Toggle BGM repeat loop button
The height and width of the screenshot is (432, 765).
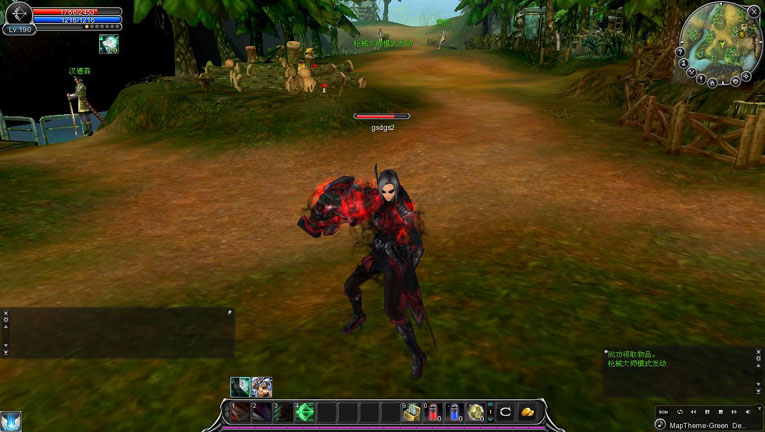tap(680, 411)
